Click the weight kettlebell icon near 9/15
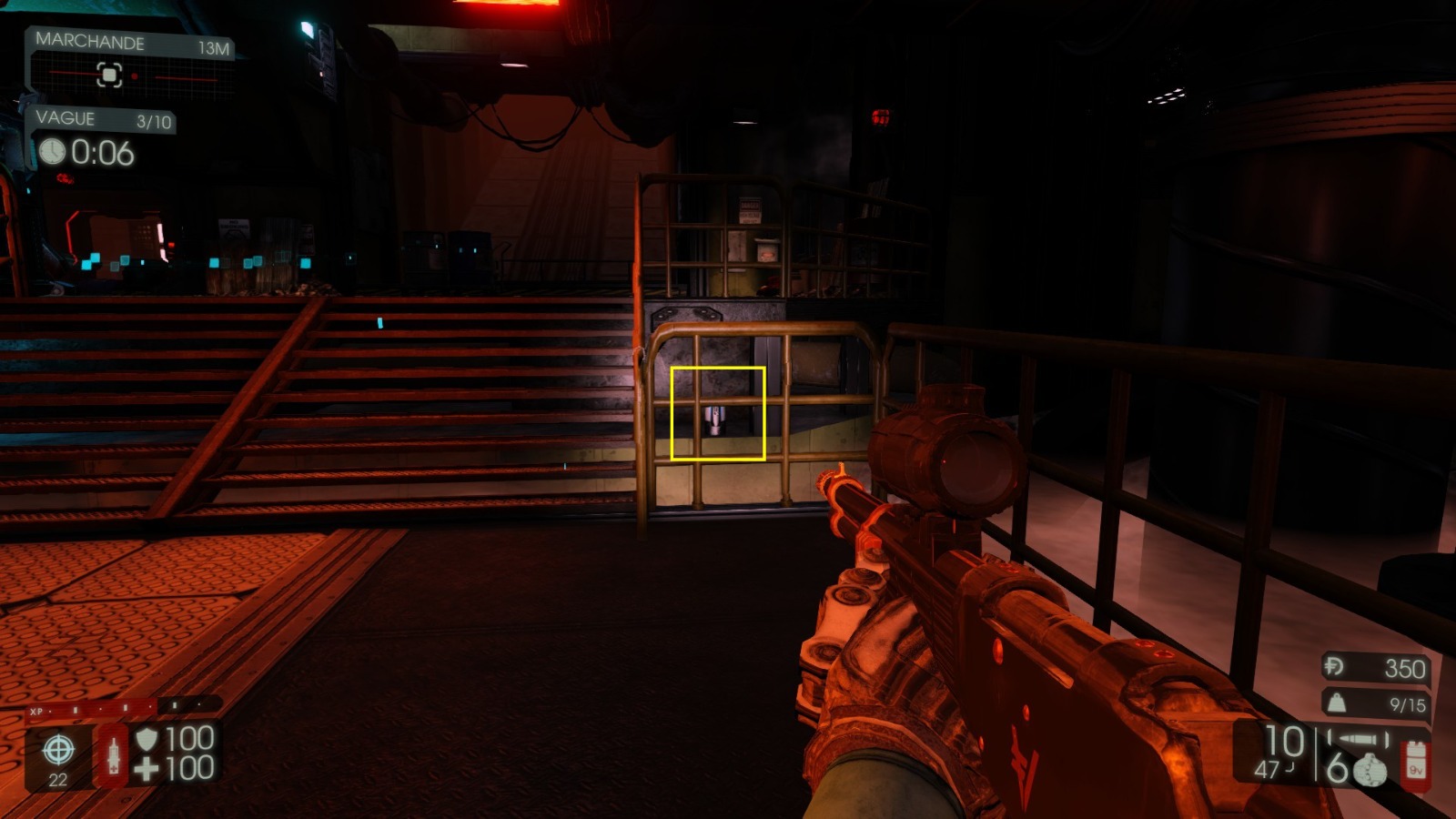Screen dimensions: 1456x819 1336,703
